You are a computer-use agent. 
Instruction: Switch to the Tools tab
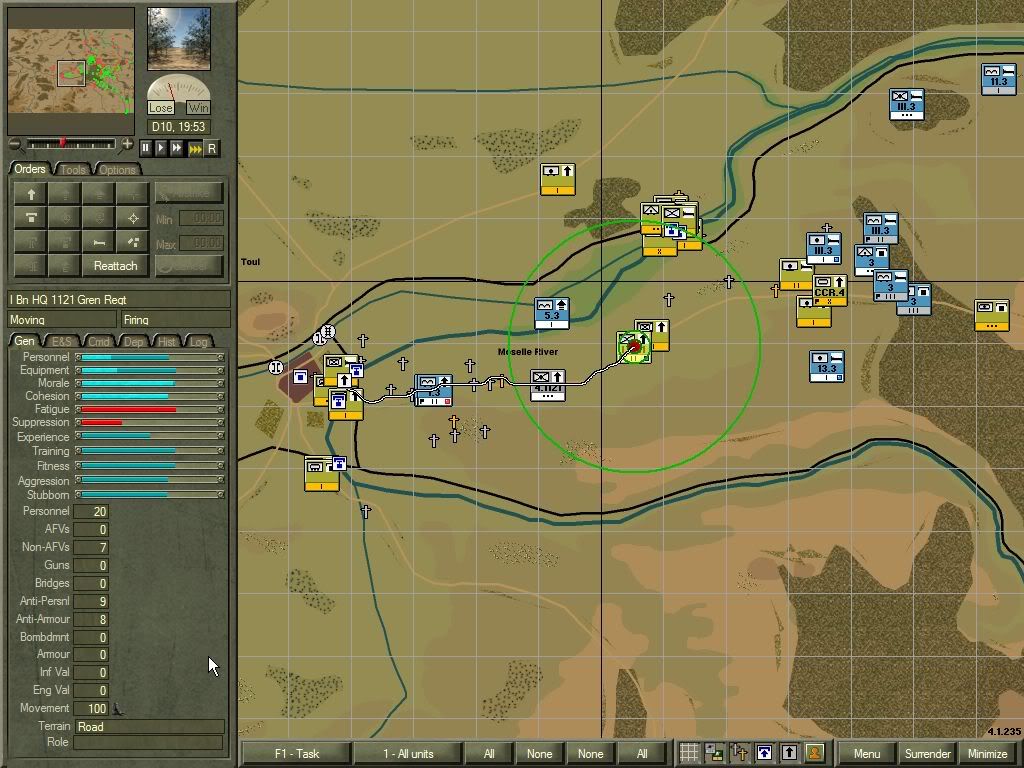click(73, 170)
